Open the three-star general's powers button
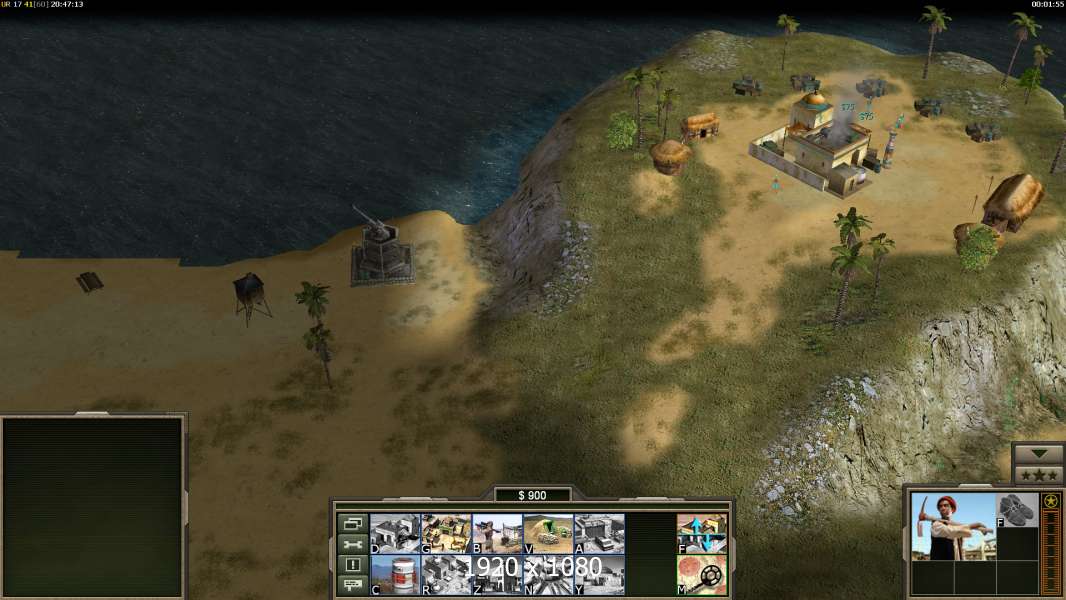 1038,474
